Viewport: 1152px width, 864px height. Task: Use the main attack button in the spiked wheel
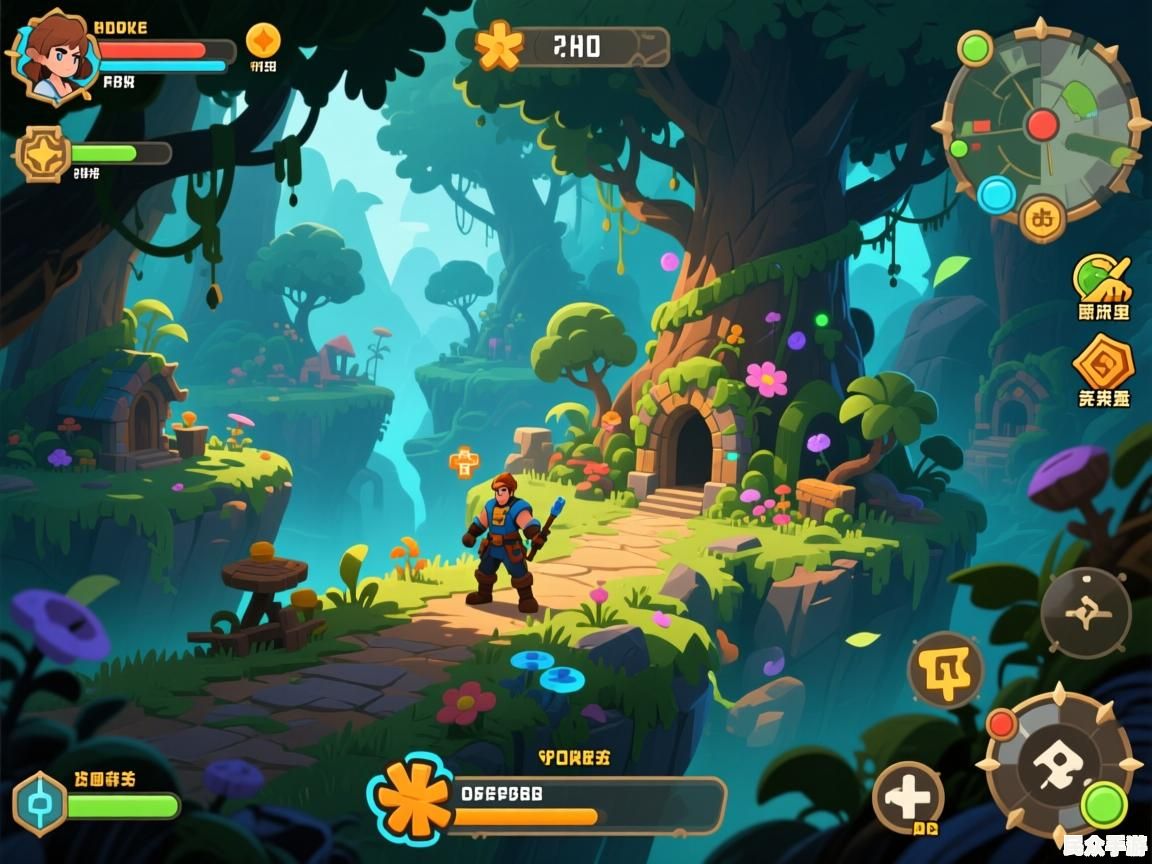pos(1060,766)
